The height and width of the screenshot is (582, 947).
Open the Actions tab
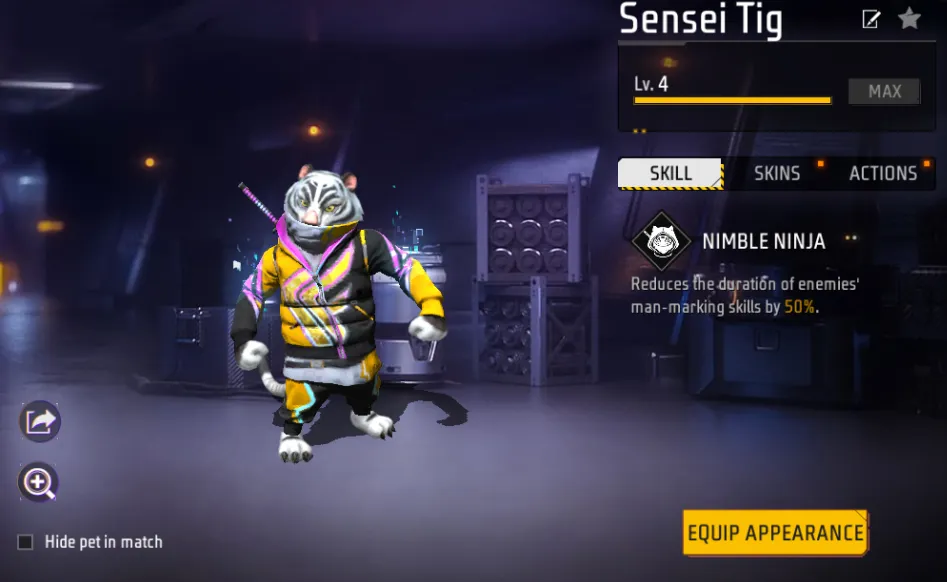[883, 173]
